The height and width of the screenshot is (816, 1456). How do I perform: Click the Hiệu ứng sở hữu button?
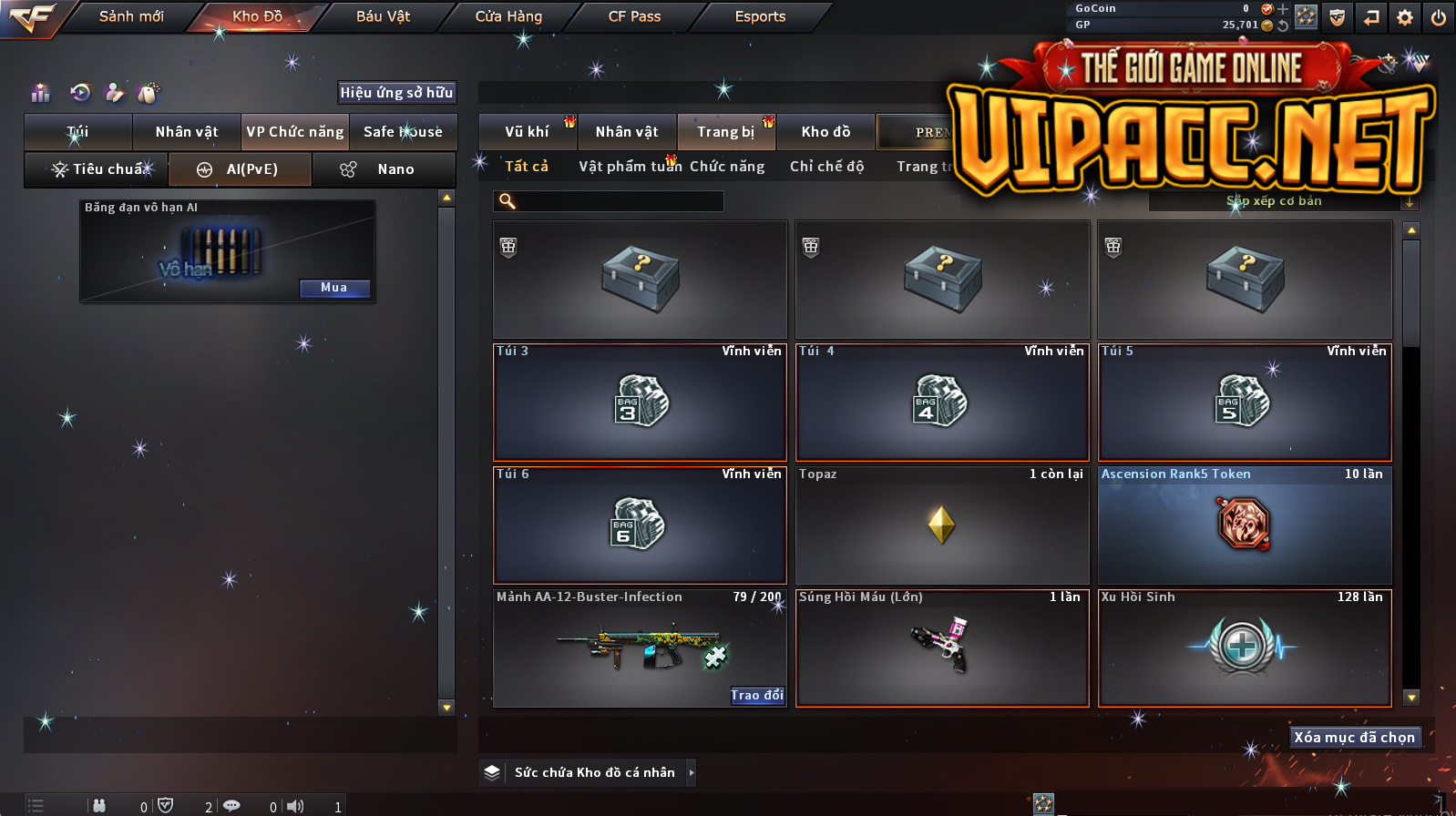(x=396, y=92)
